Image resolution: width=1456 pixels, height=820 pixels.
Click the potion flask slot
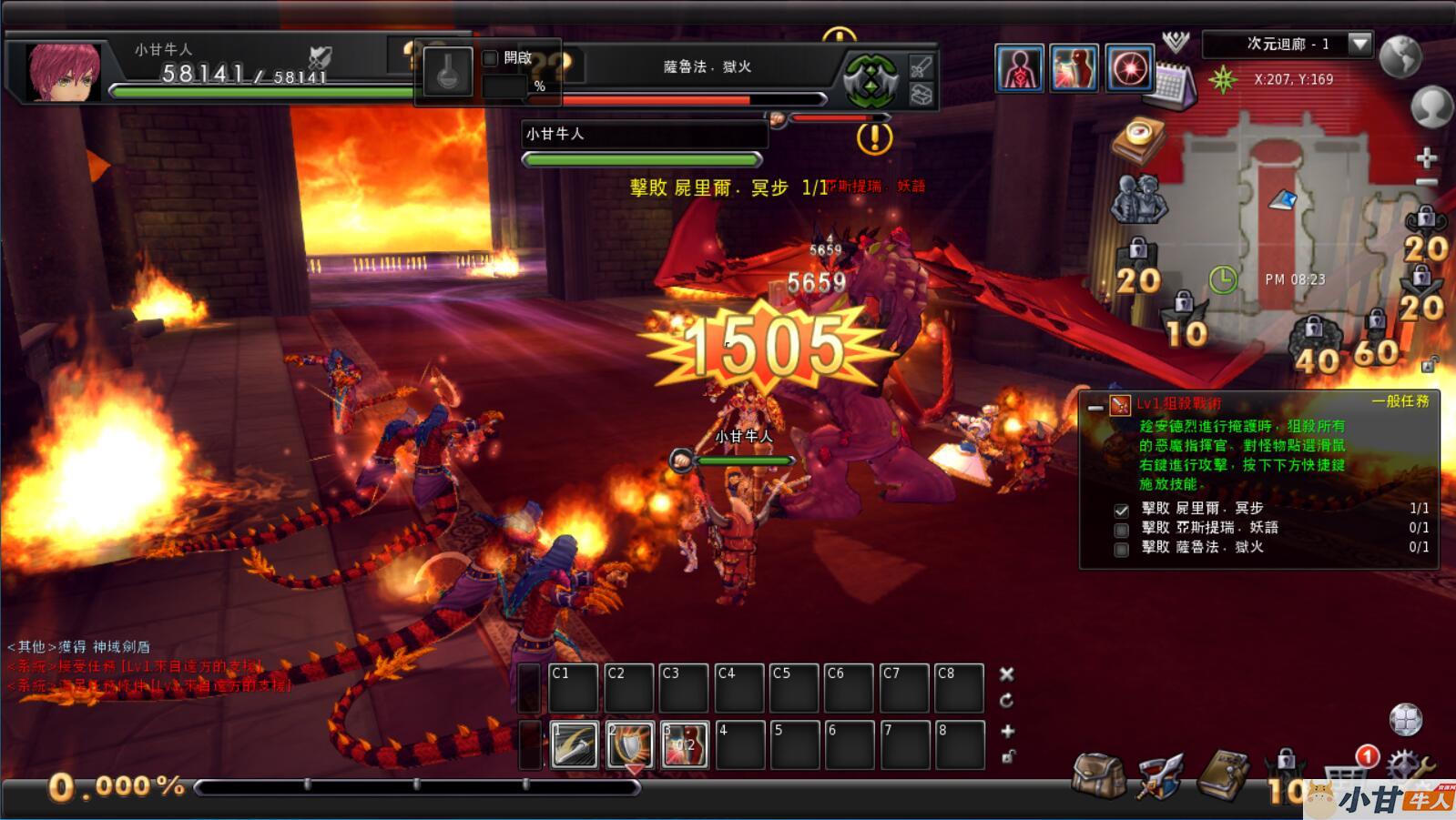pos(447,72)
